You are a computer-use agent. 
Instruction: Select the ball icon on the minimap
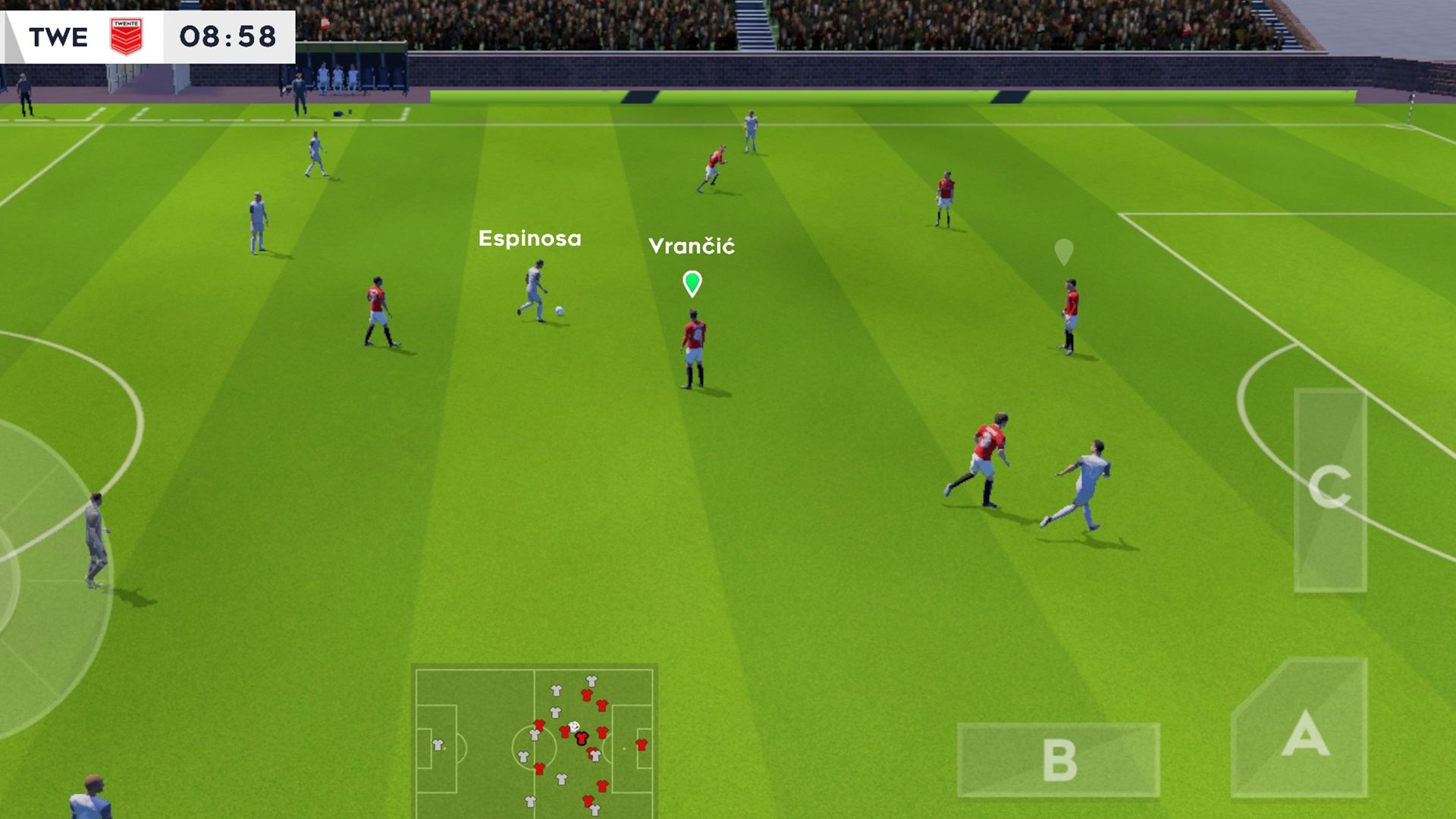click(575, 728)
